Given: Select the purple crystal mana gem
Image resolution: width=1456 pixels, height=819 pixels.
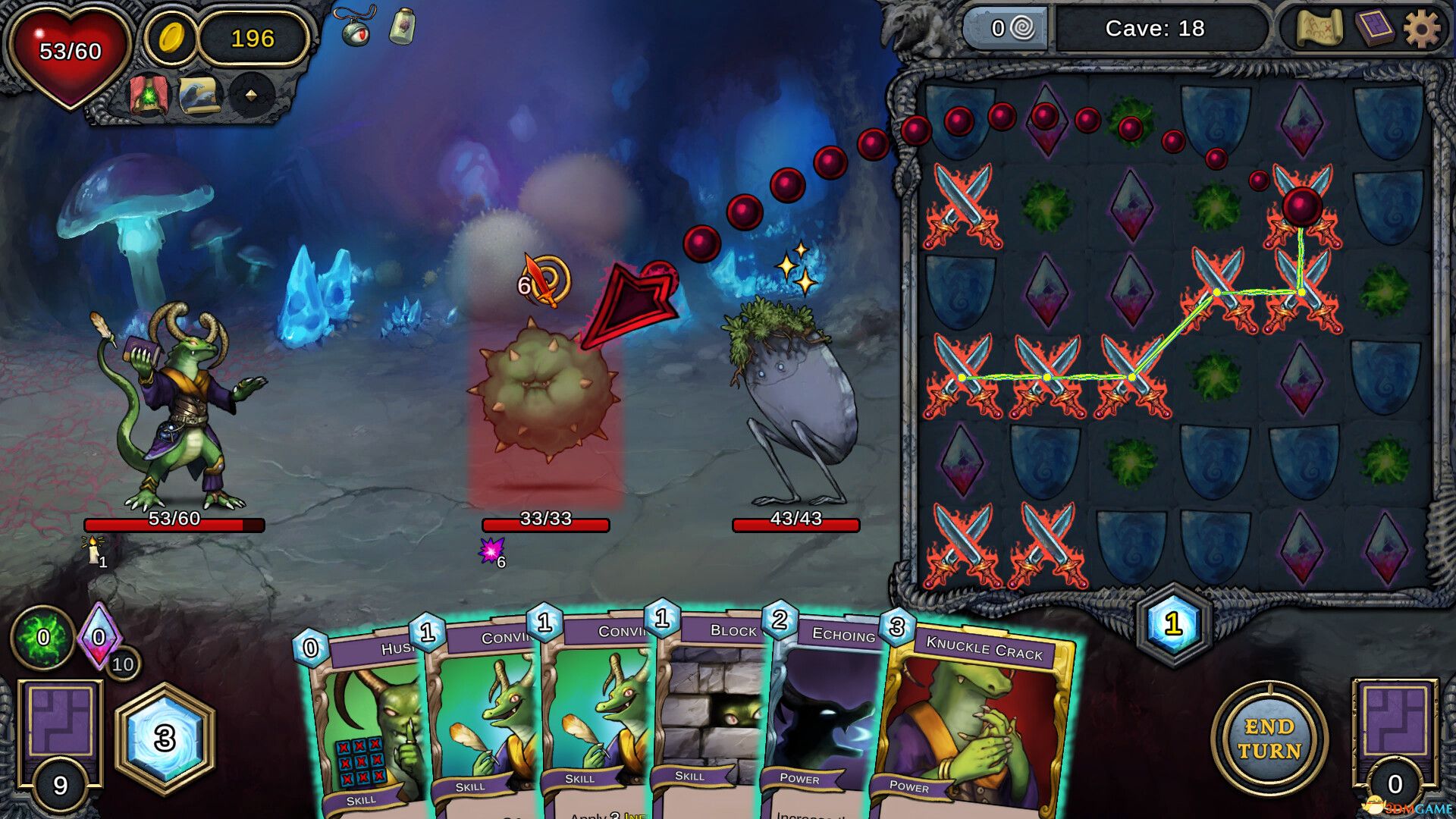Looking at the screenshot, I should click(x=99, y=635).
